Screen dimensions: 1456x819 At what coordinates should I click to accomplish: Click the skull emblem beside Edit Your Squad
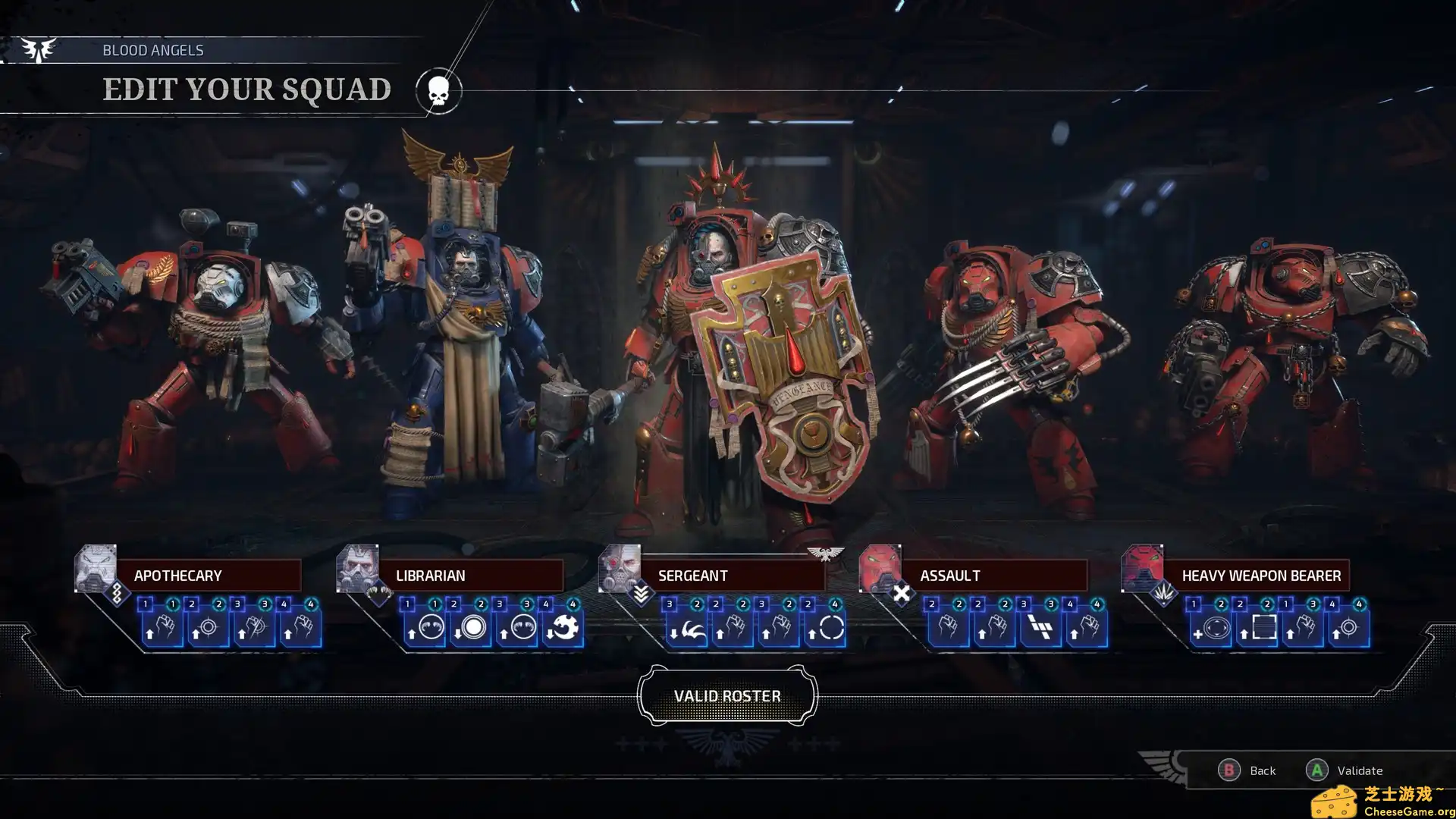click(438, 89)
